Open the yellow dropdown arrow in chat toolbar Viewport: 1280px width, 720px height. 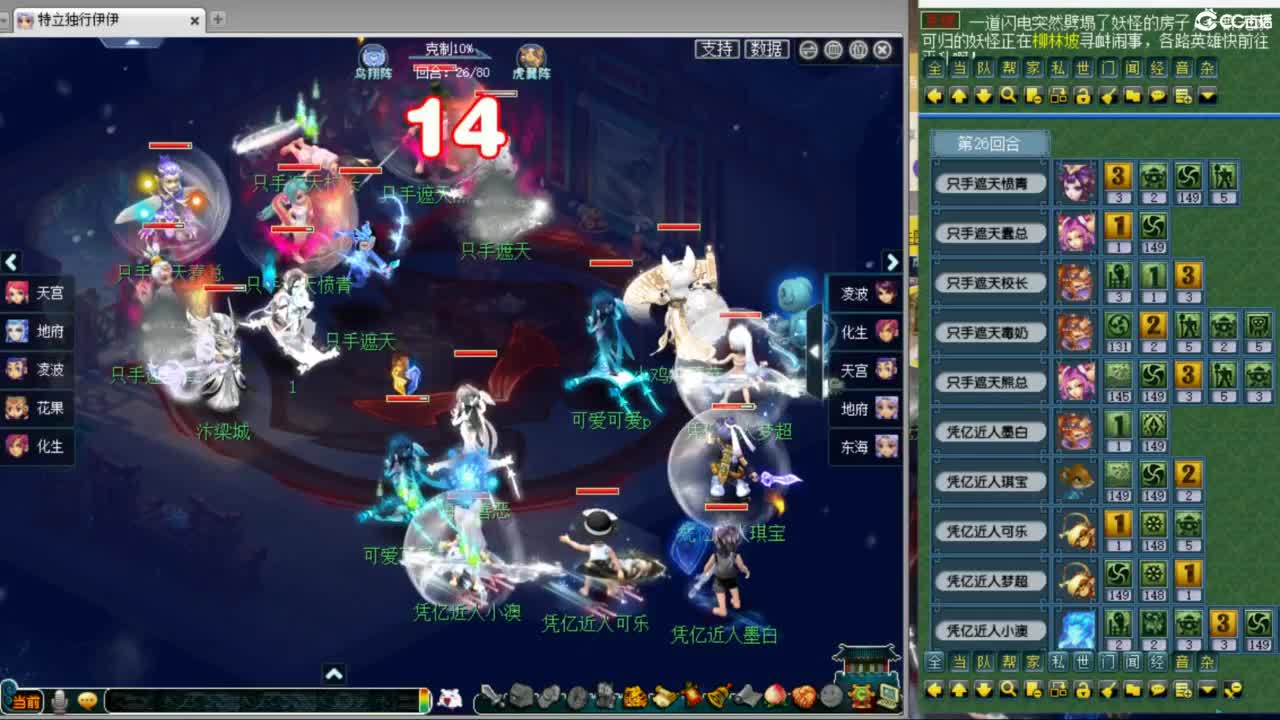[x=1207, y=96]
